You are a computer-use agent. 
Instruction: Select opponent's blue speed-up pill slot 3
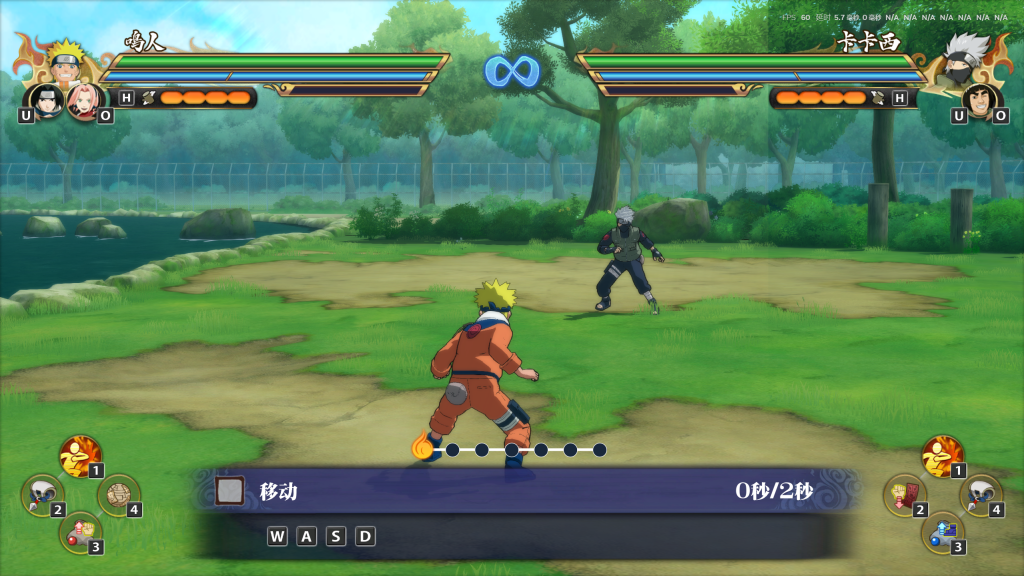point(941,531)
